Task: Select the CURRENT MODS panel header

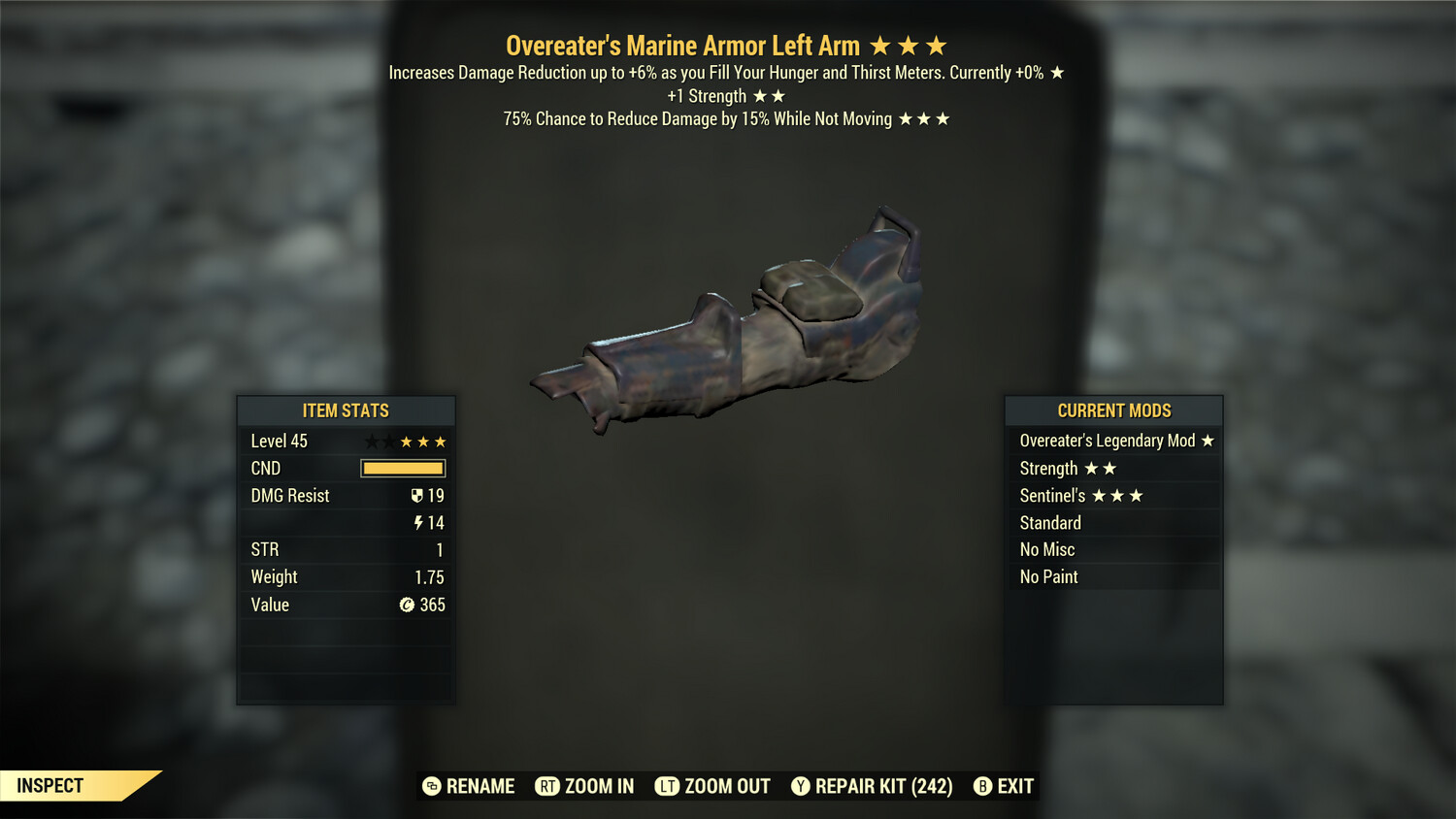Action: 1113,410
